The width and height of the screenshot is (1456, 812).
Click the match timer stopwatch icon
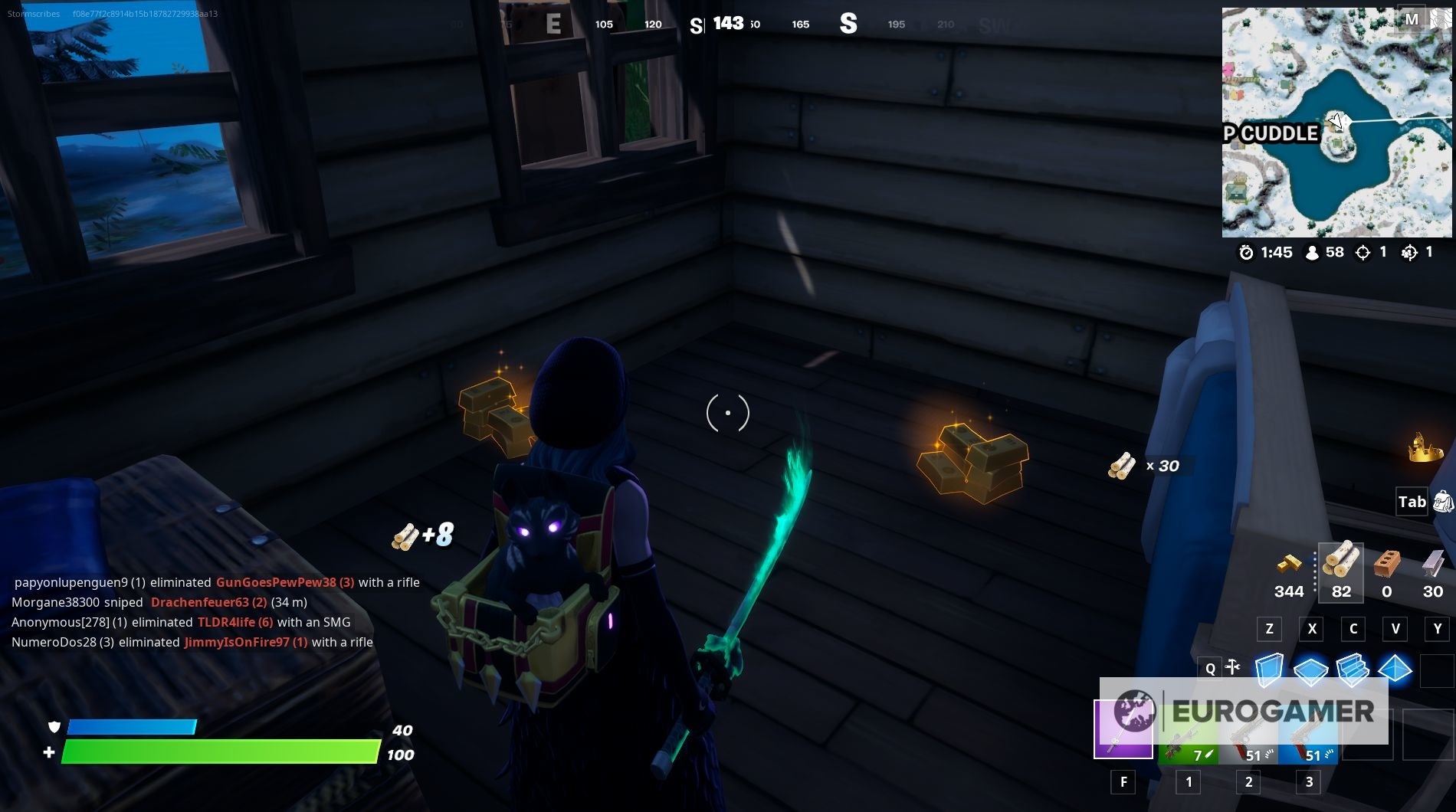(1248, 252)
